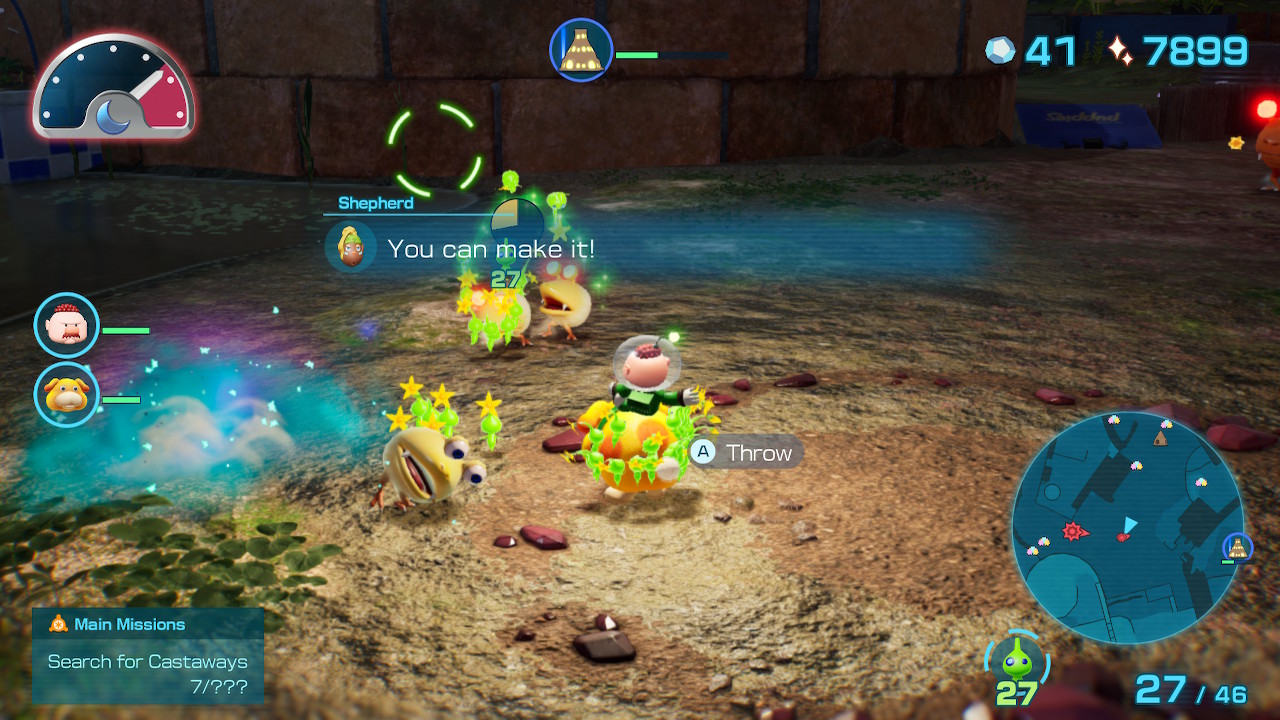Image resolution: width=1280 pixels, height=720 pixels.
Task: Select the Glow Pikmin squad icon
Action: click(x=1016, y=661)
